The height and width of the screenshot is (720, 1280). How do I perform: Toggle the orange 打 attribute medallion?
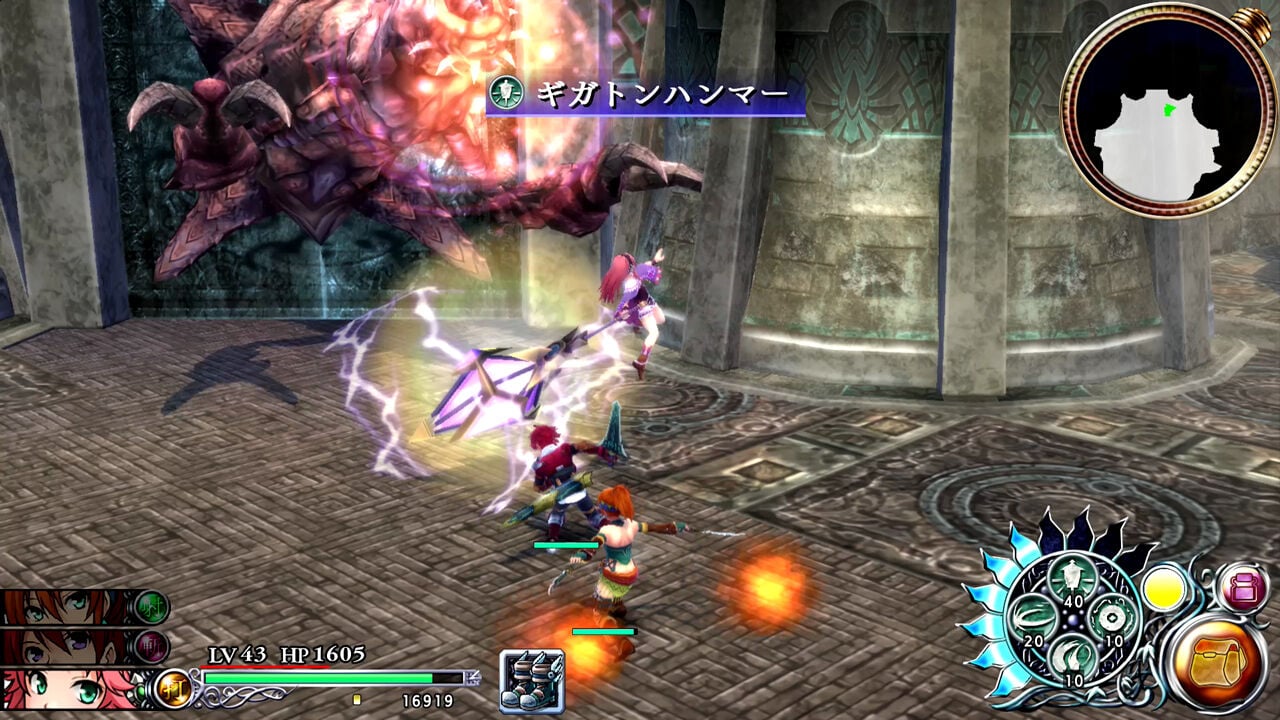tap(172, 689)
